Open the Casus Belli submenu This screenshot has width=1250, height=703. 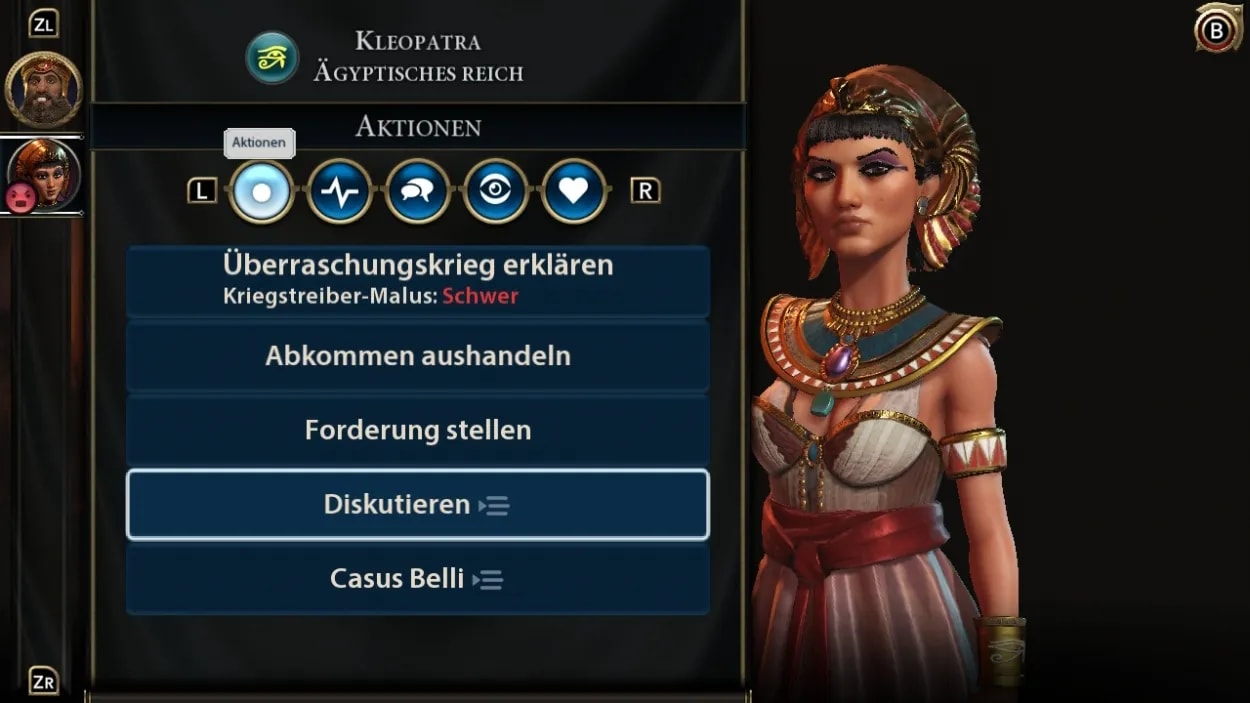[417, 578]
